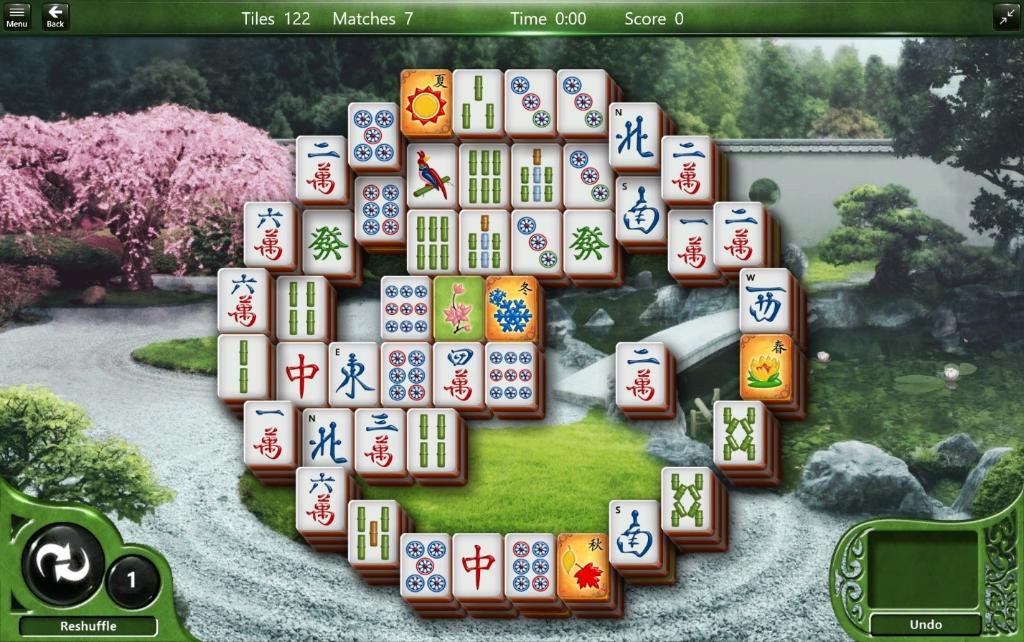Viewport: 1024px width, 642px height.
Task: Select the Winter snowflake tile
Action: [x=510, y=307]
